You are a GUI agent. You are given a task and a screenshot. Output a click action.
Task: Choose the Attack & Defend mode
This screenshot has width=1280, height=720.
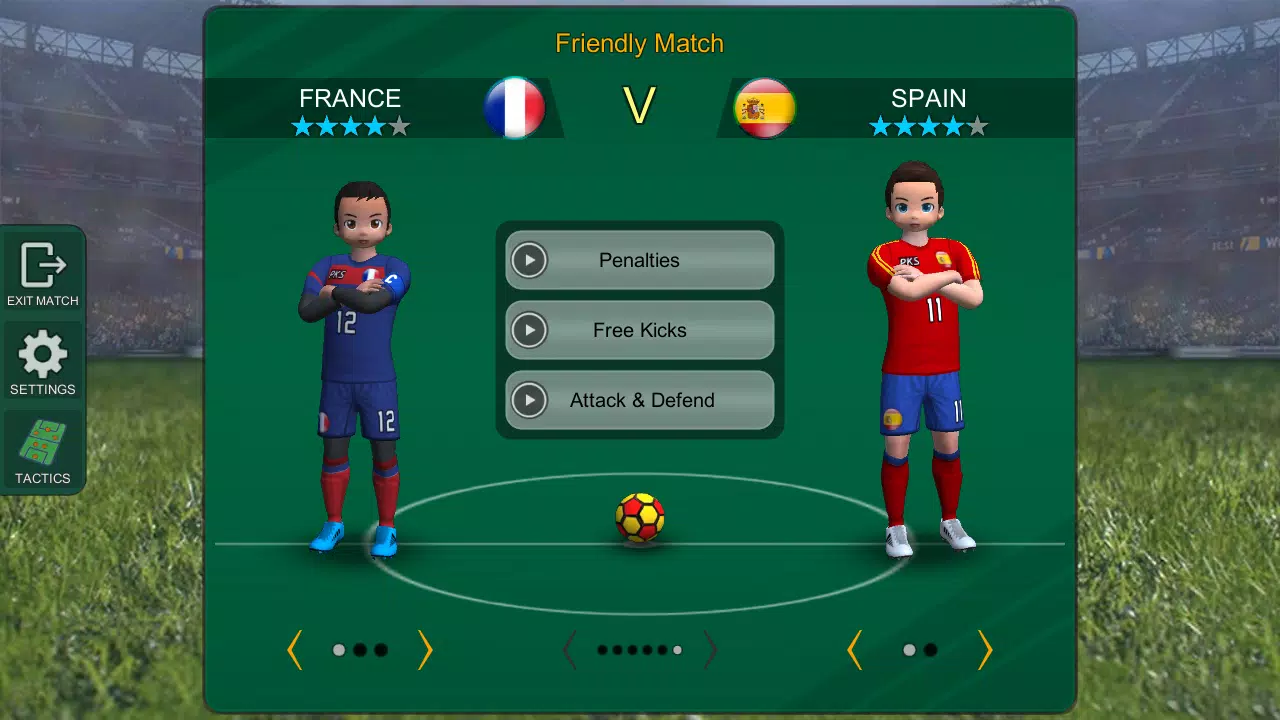(639, 400)
